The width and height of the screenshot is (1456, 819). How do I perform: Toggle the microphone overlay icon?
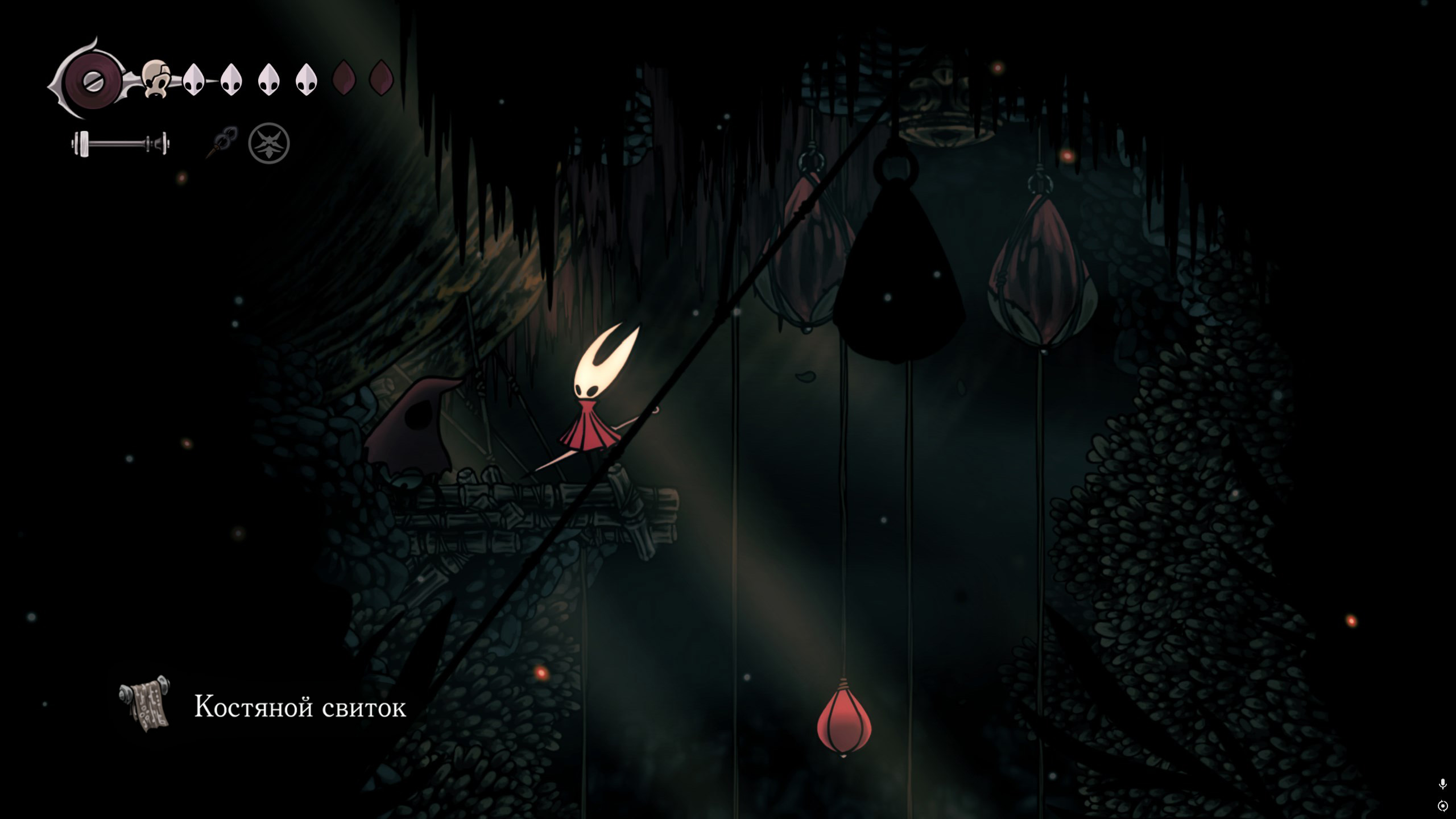pyautogui.click(x=1442, y=784)
